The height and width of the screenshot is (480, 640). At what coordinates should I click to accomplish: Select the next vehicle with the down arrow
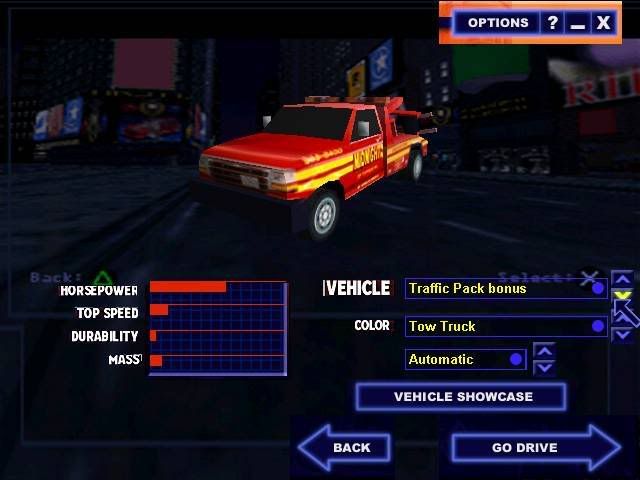tap(622, 296)
